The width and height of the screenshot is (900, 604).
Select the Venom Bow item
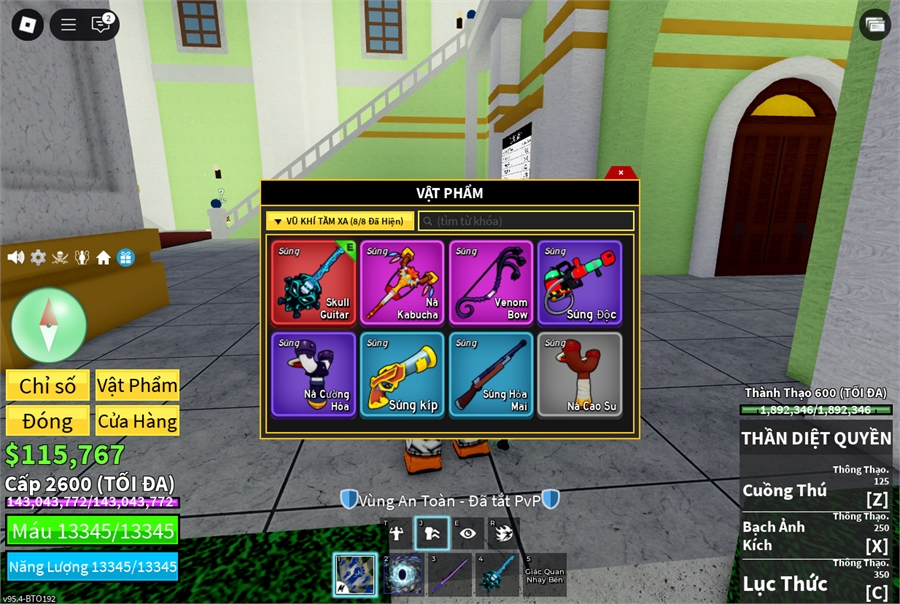[x=491, y=282]
